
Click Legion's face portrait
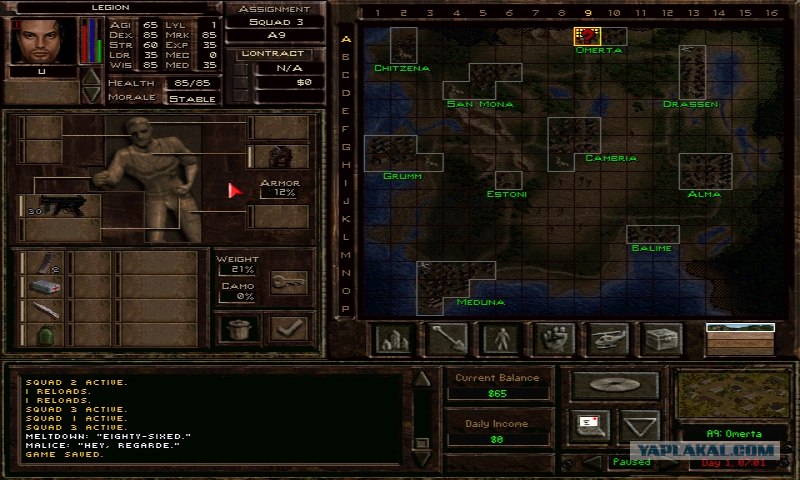41,39
